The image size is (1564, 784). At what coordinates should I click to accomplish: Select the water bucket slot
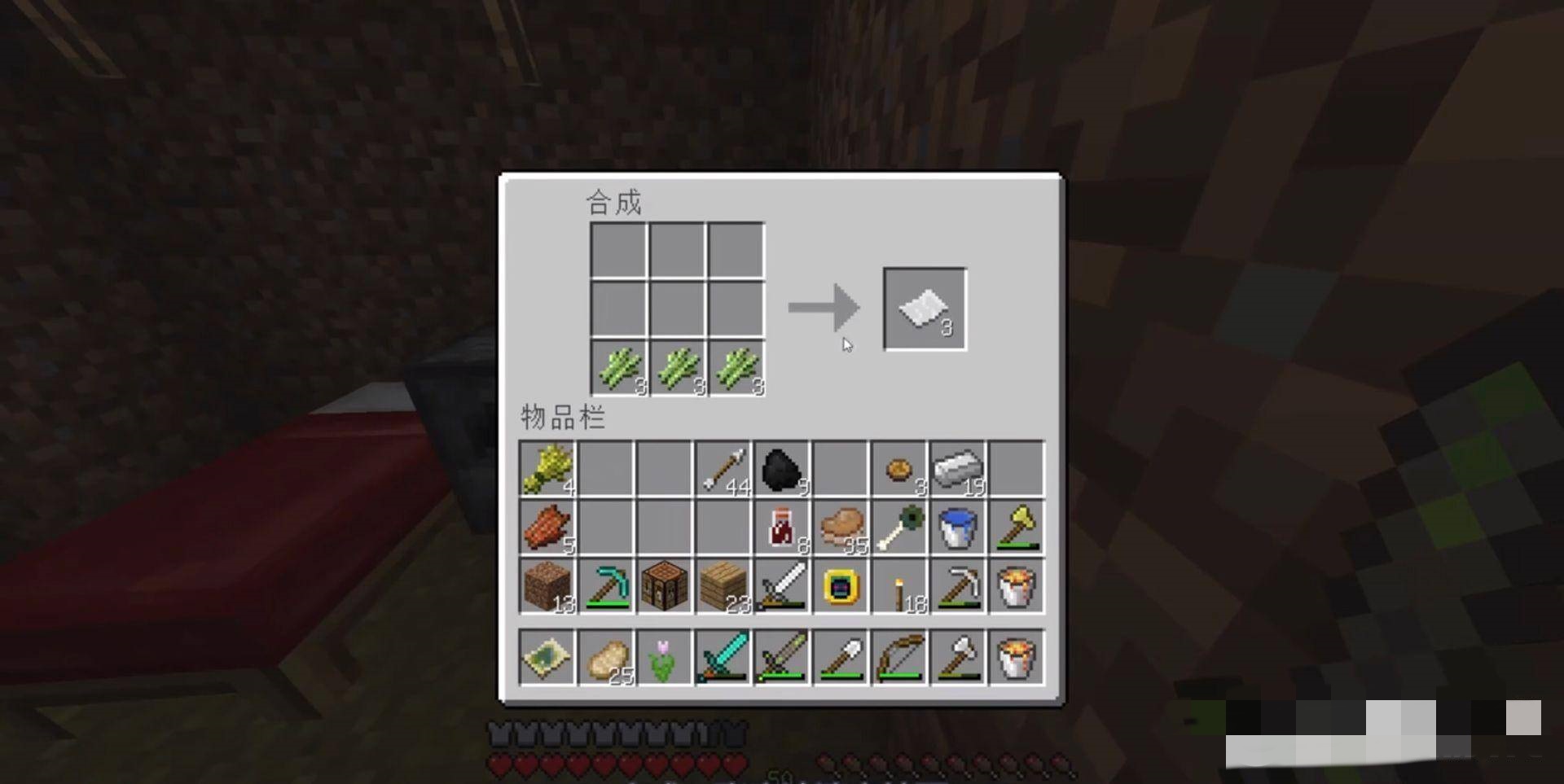click(x=957, y=528)
